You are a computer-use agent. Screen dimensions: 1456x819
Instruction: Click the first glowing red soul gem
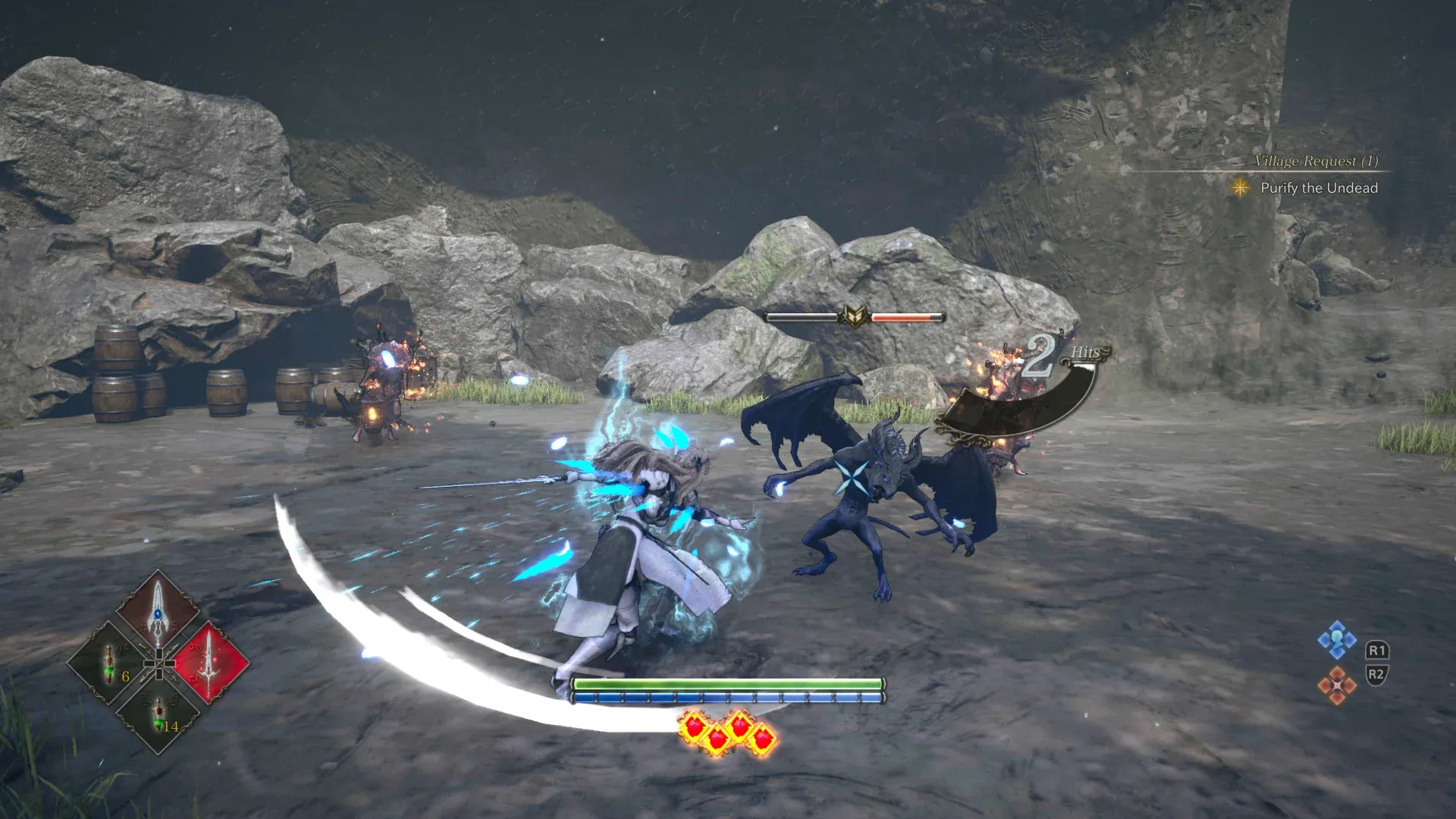692,726
